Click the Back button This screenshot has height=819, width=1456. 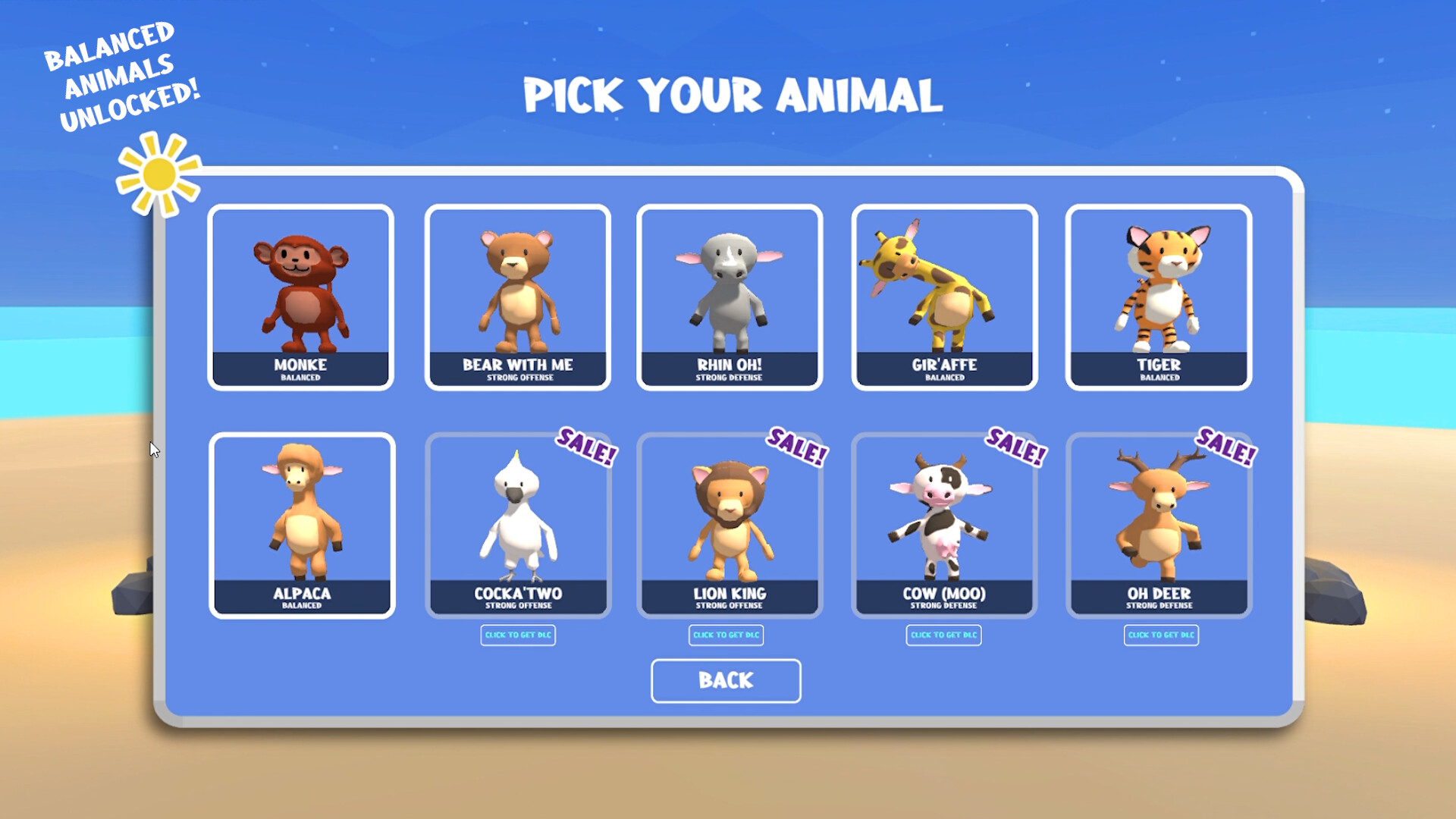[725, 680]
